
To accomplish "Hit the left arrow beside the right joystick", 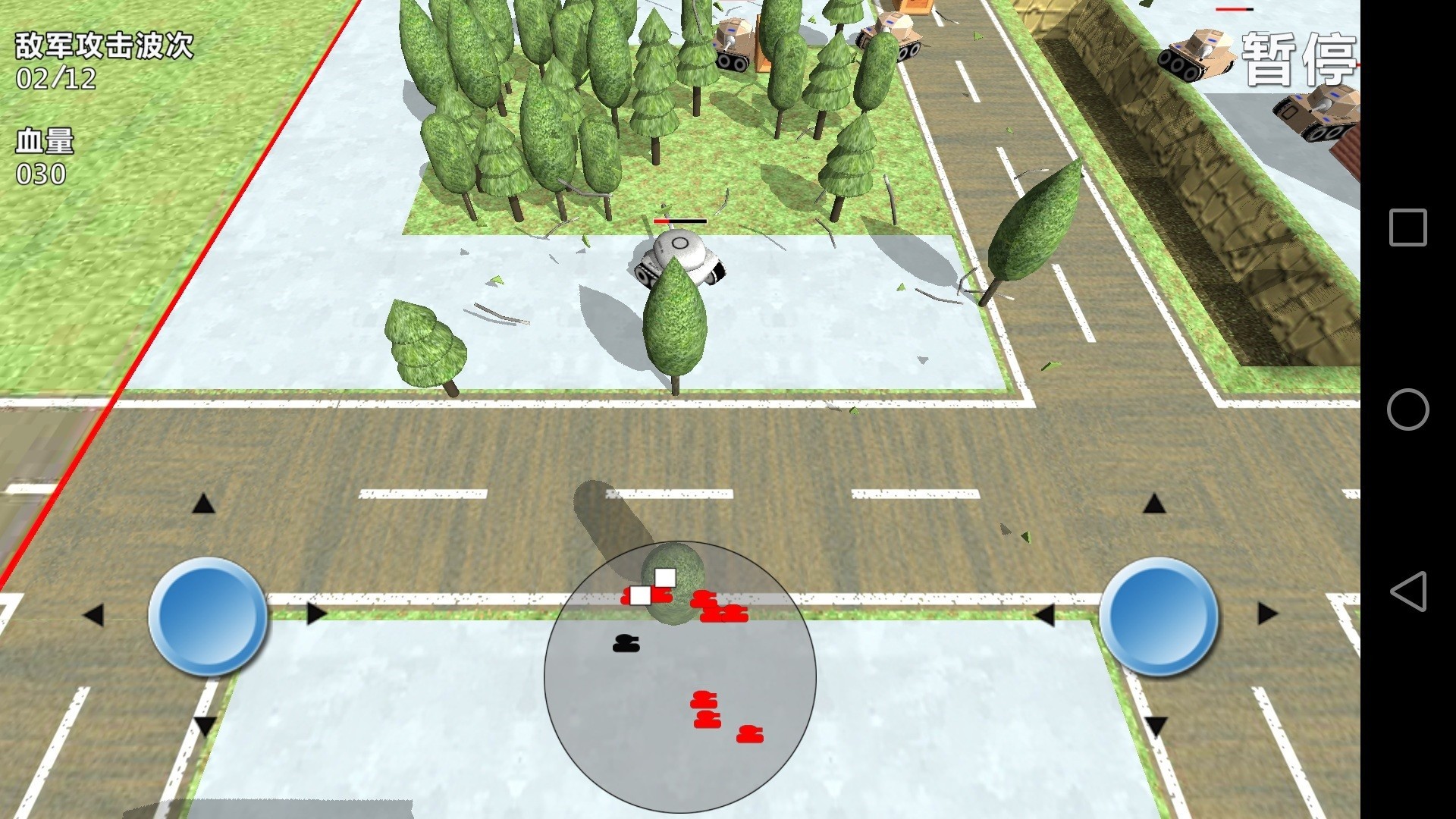I will [x=1045, y=614].
